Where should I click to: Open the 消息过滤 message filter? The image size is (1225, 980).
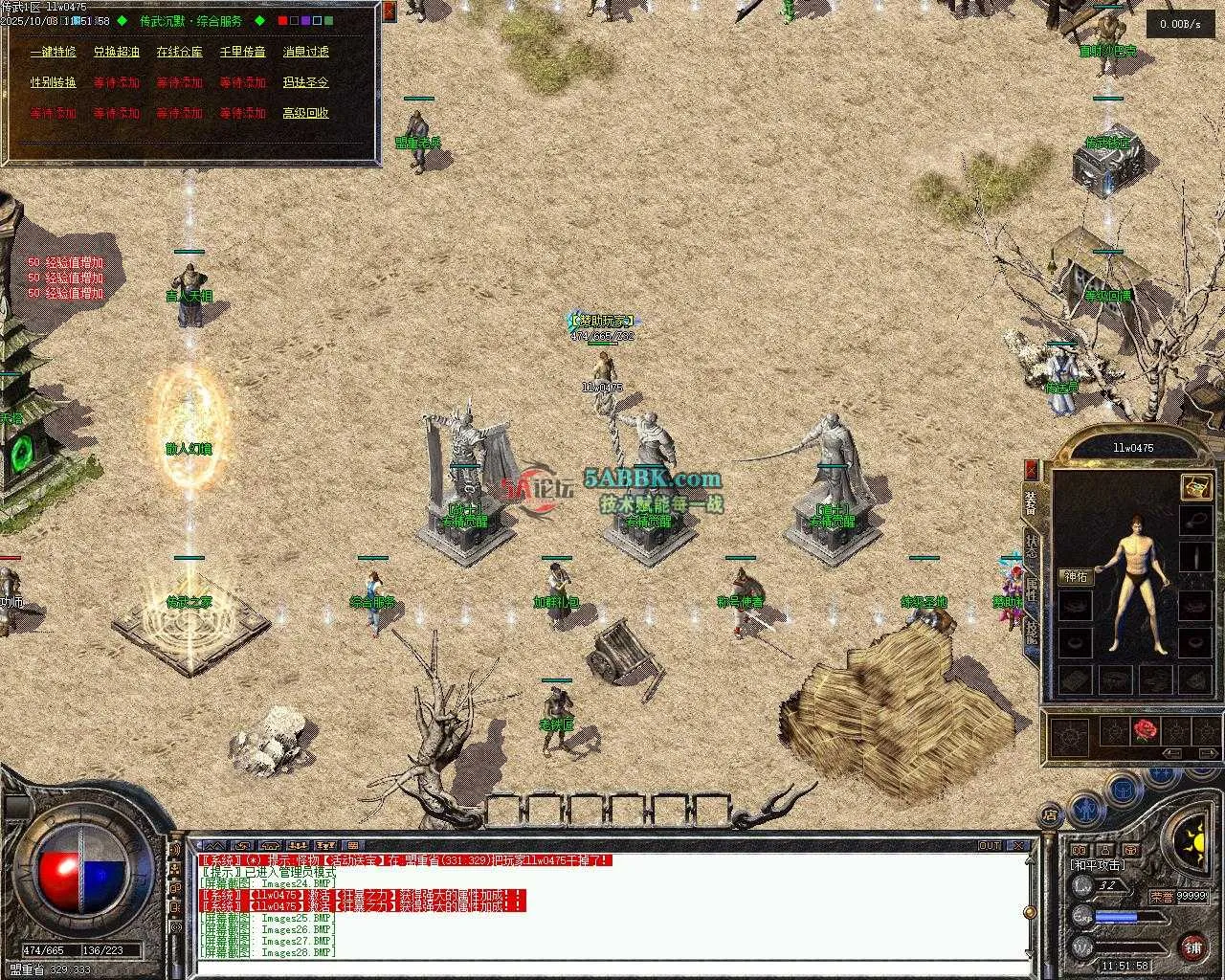click(x=305, y=52)
